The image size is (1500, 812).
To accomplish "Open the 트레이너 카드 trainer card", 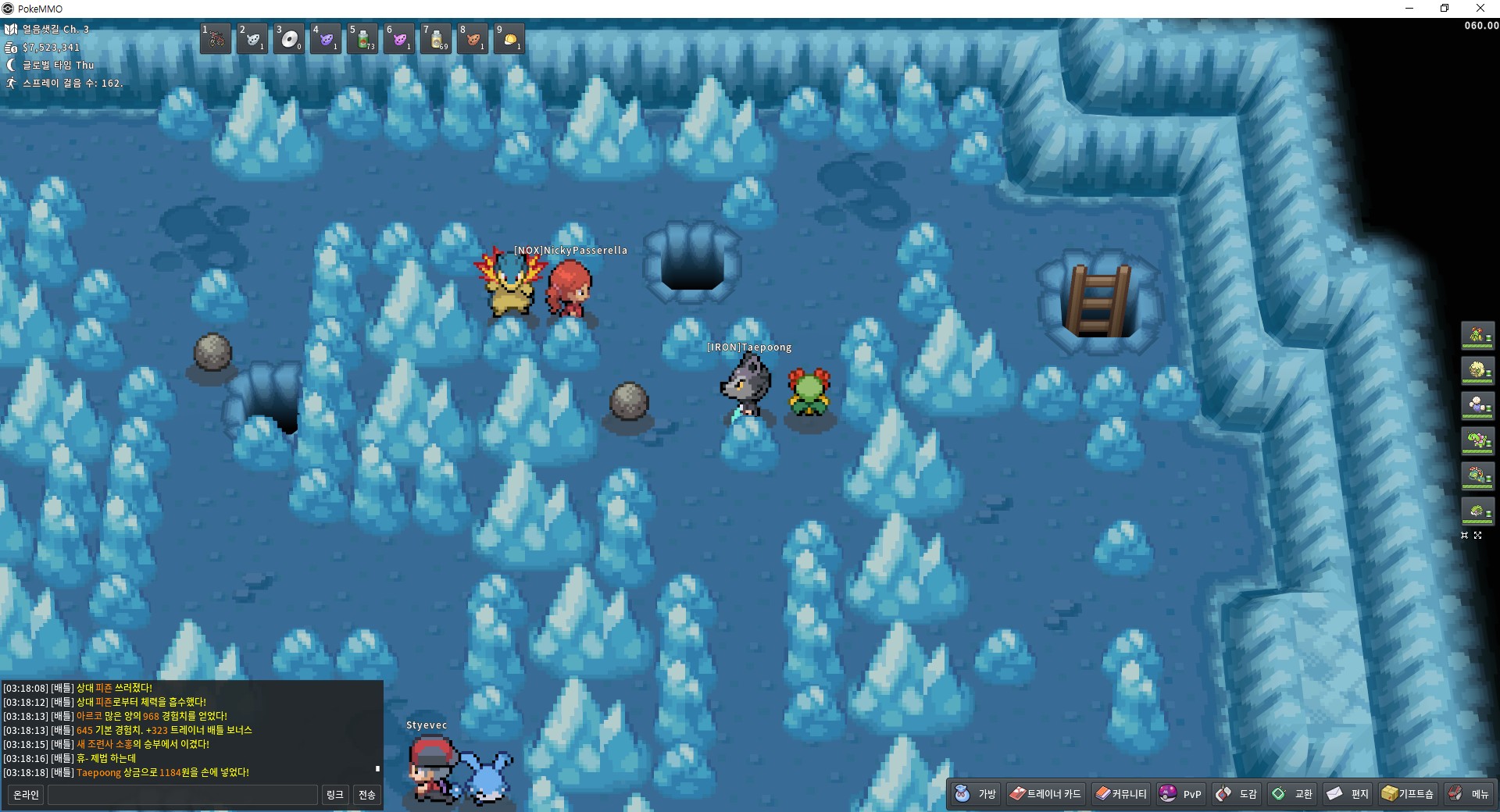I will coord(1045,794).
